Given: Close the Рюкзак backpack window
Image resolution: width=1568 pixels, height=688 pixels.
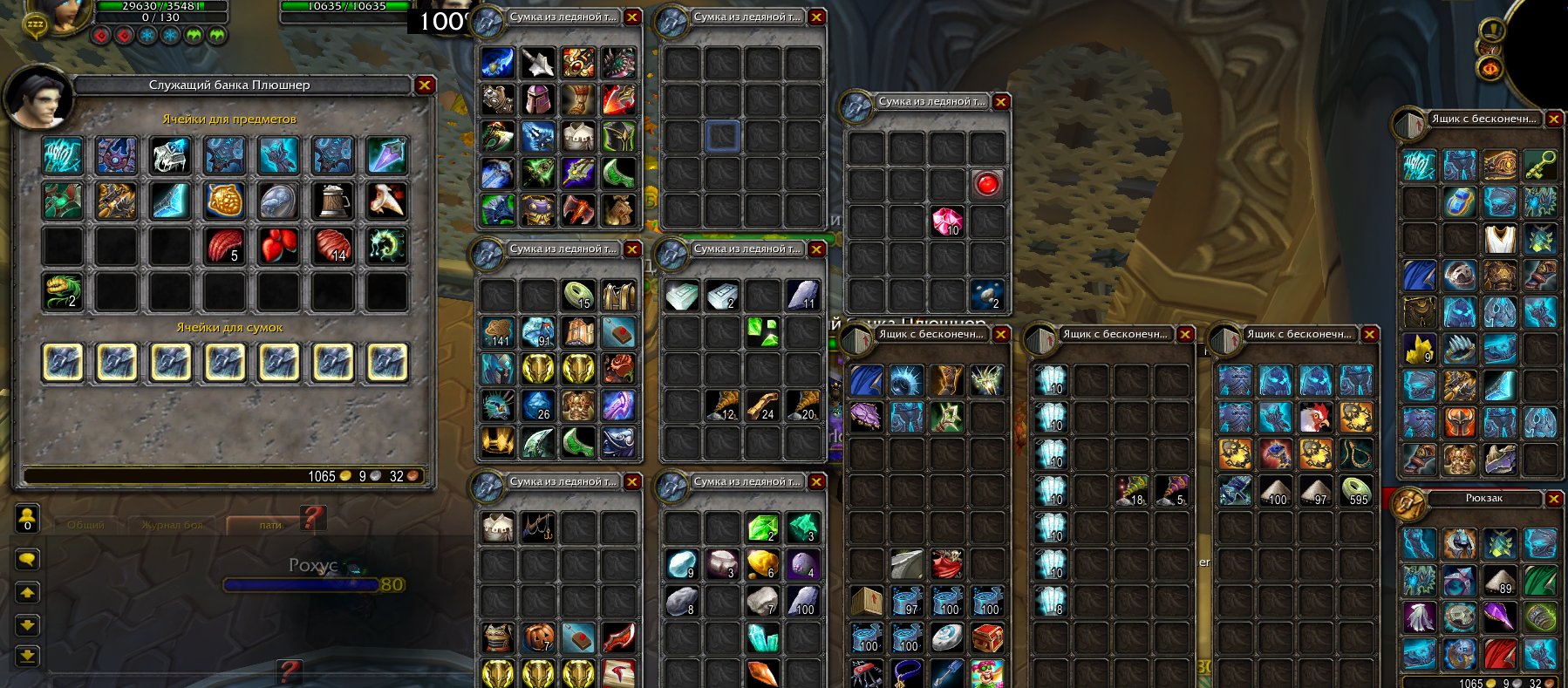Looking at the screenshot, I should click(x=1554, y=498).
